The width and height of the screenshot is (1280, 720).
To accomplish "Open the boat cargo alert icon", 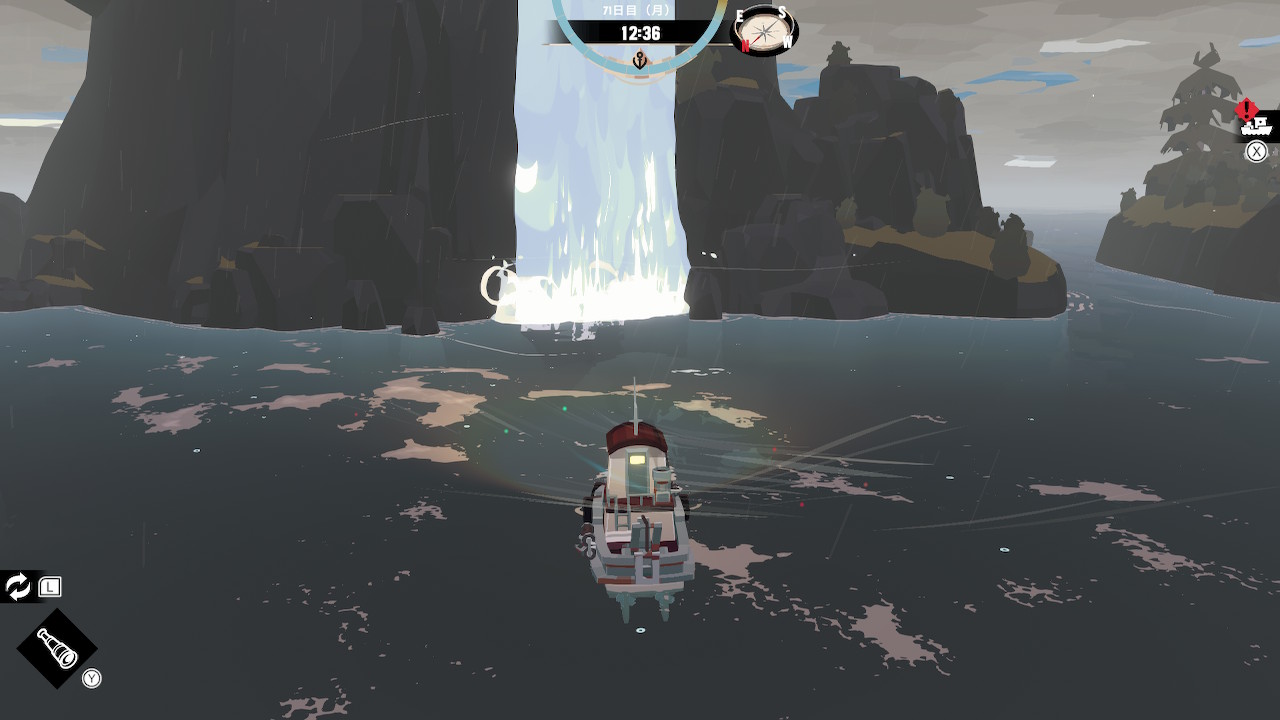I will [x=1254, y=124].
